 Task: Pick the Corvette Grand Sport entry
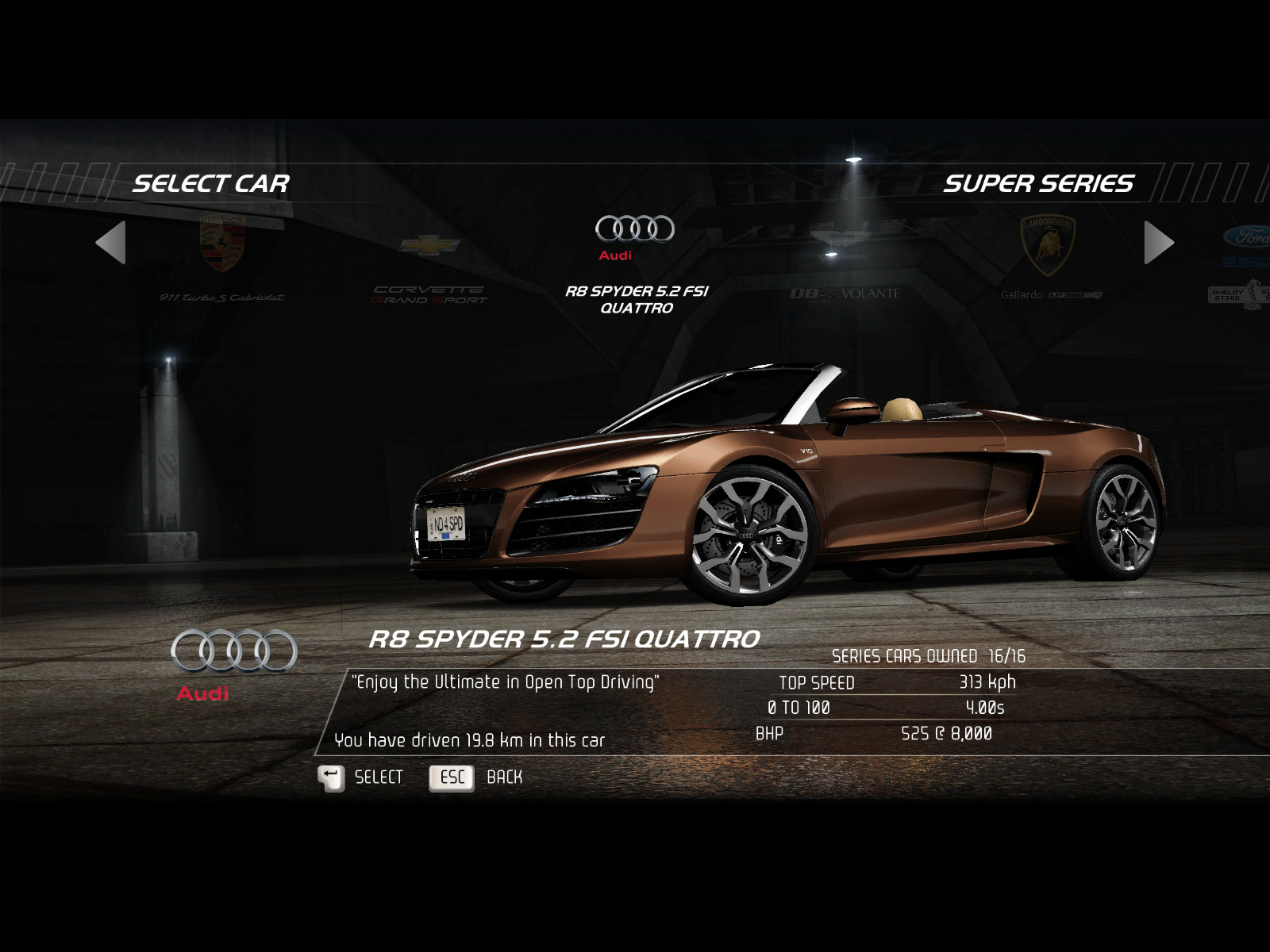coord(429,270)
